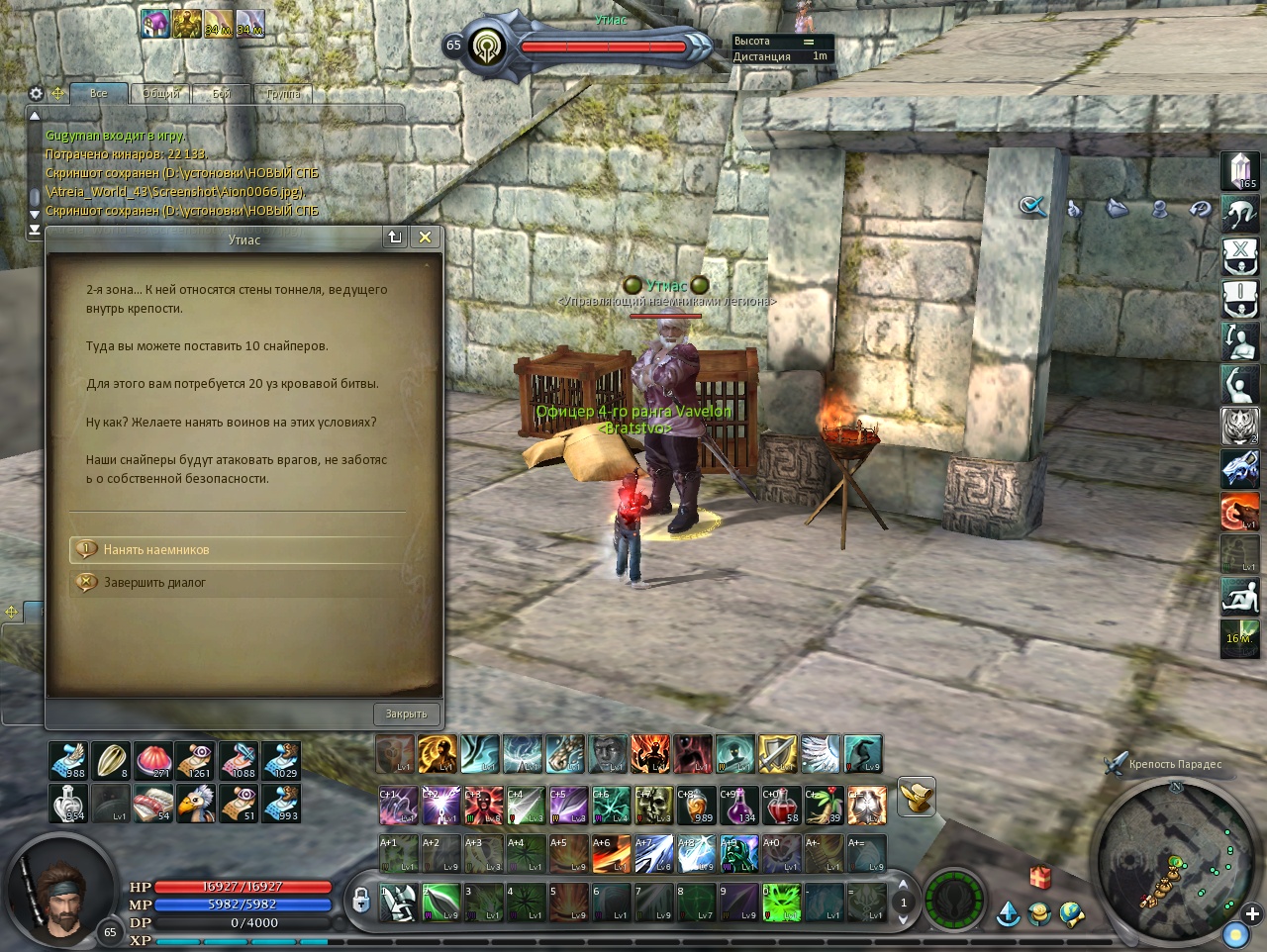This screenshot has width=1267, height=952.
Task: Open the gift box notification icon
Action: tap(1040, 876)
